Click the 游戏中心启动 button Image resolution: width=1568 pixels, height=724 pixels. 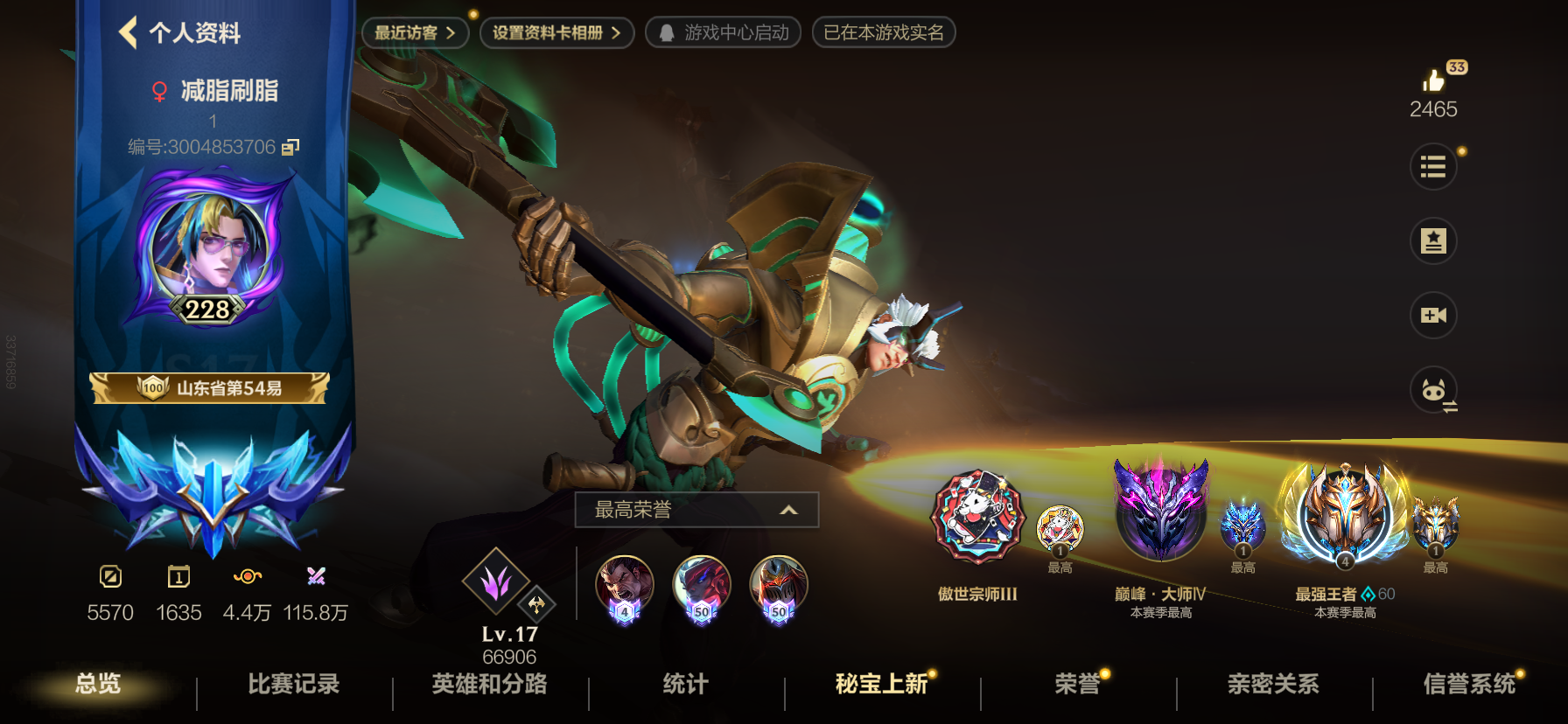(x=723, y=33)
